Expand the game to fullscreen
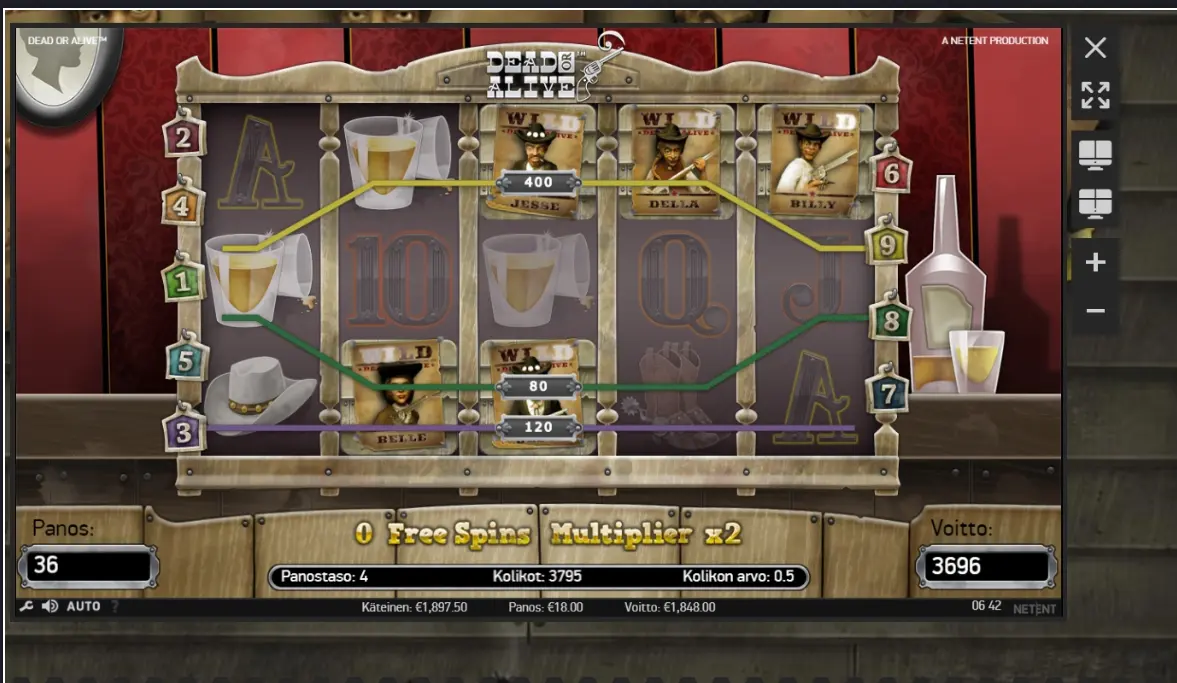 coord(1095,96)
